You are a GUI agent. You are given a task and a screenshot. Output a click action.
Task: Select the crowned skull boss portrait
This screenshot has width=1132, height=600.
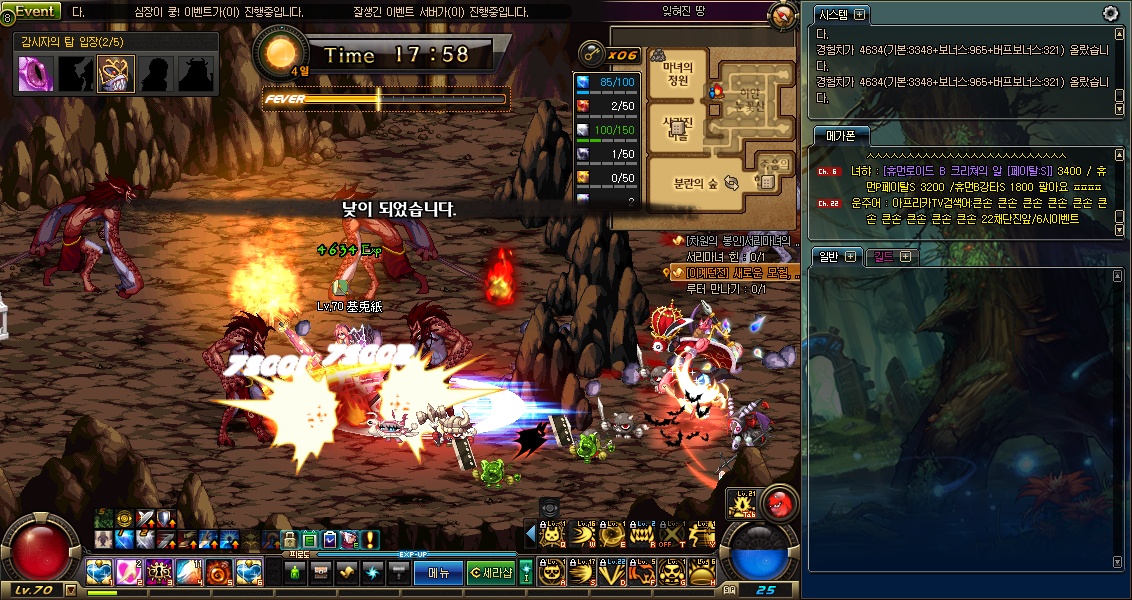tap(115, 73)
